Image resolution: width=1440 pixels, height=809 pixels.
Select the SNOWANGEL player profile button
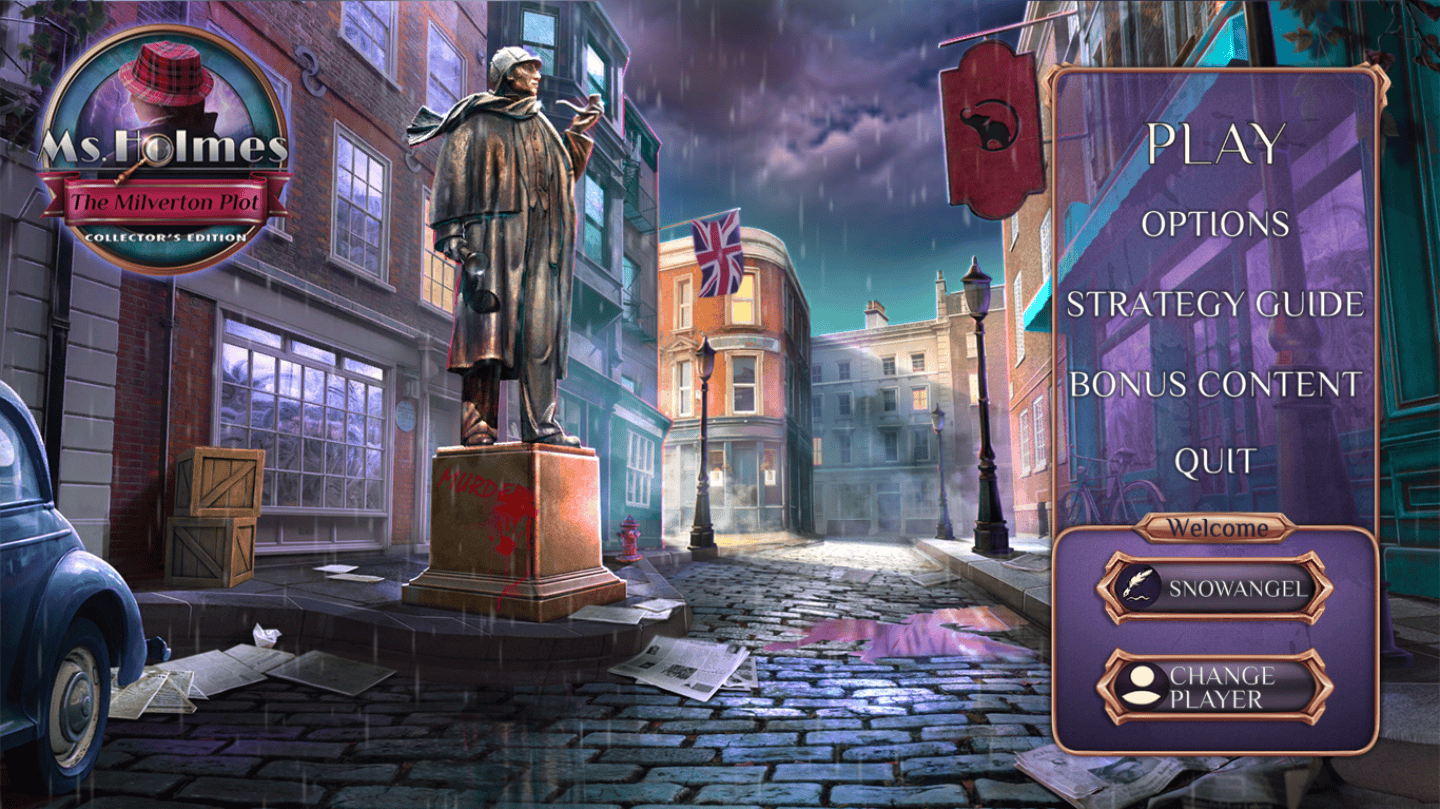click(x=1215, y=588)
